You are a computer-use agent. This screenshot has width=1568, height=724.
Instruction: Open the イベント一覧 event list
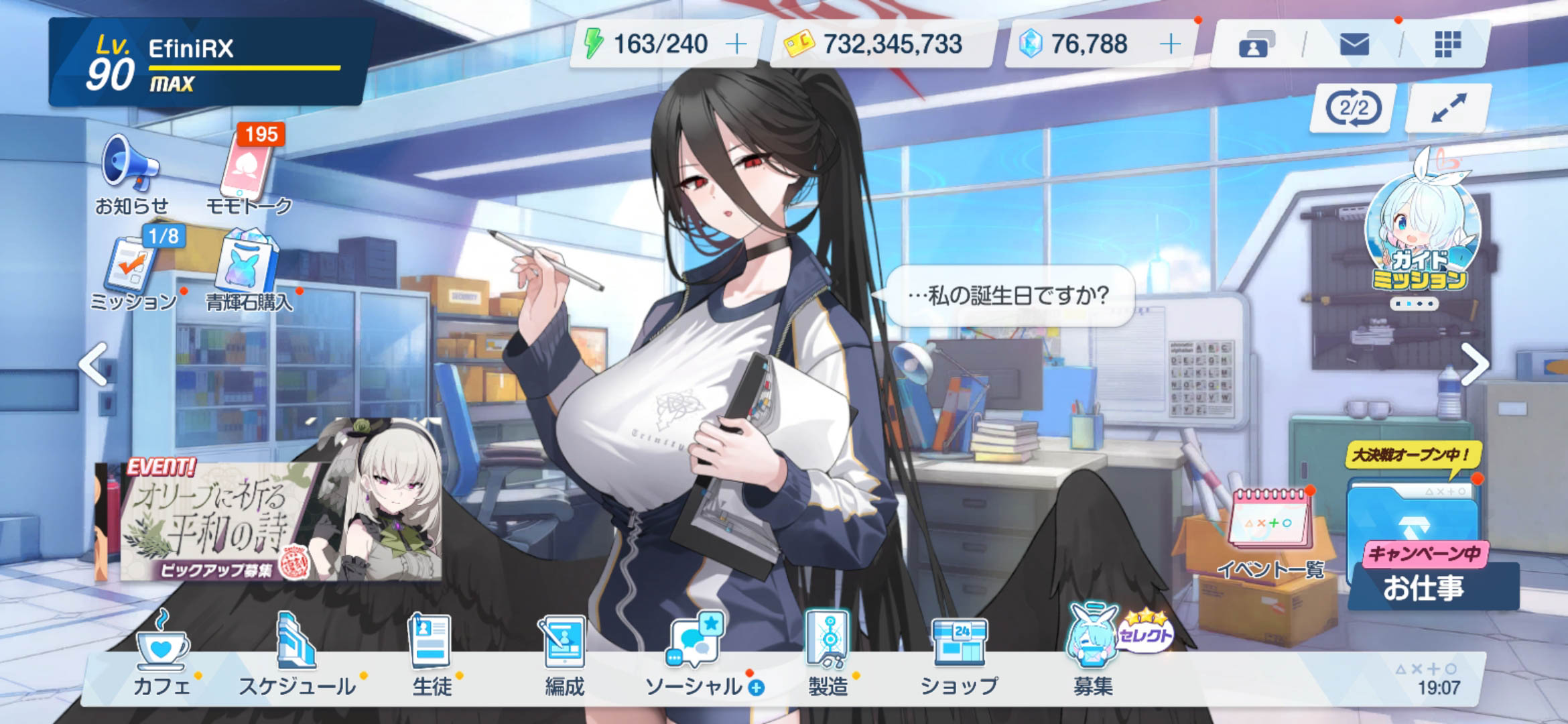1270,533
